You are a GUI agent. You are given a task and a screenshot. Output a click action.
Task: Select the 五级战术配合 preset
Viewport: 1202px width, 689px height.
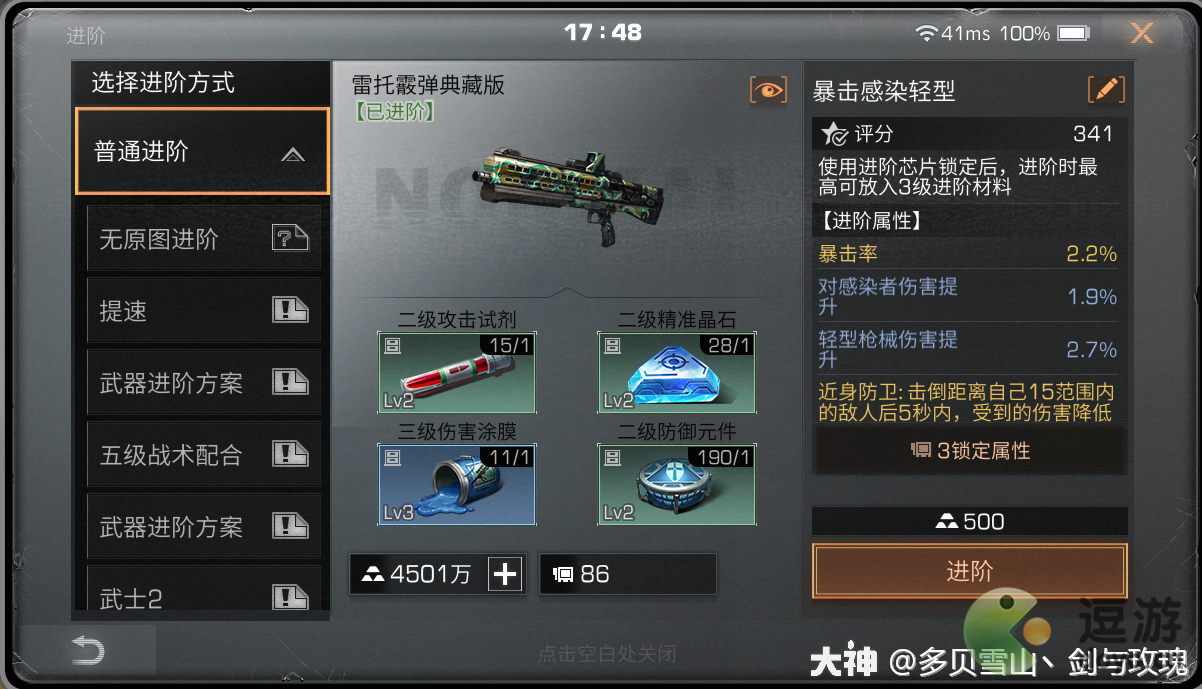204,455
